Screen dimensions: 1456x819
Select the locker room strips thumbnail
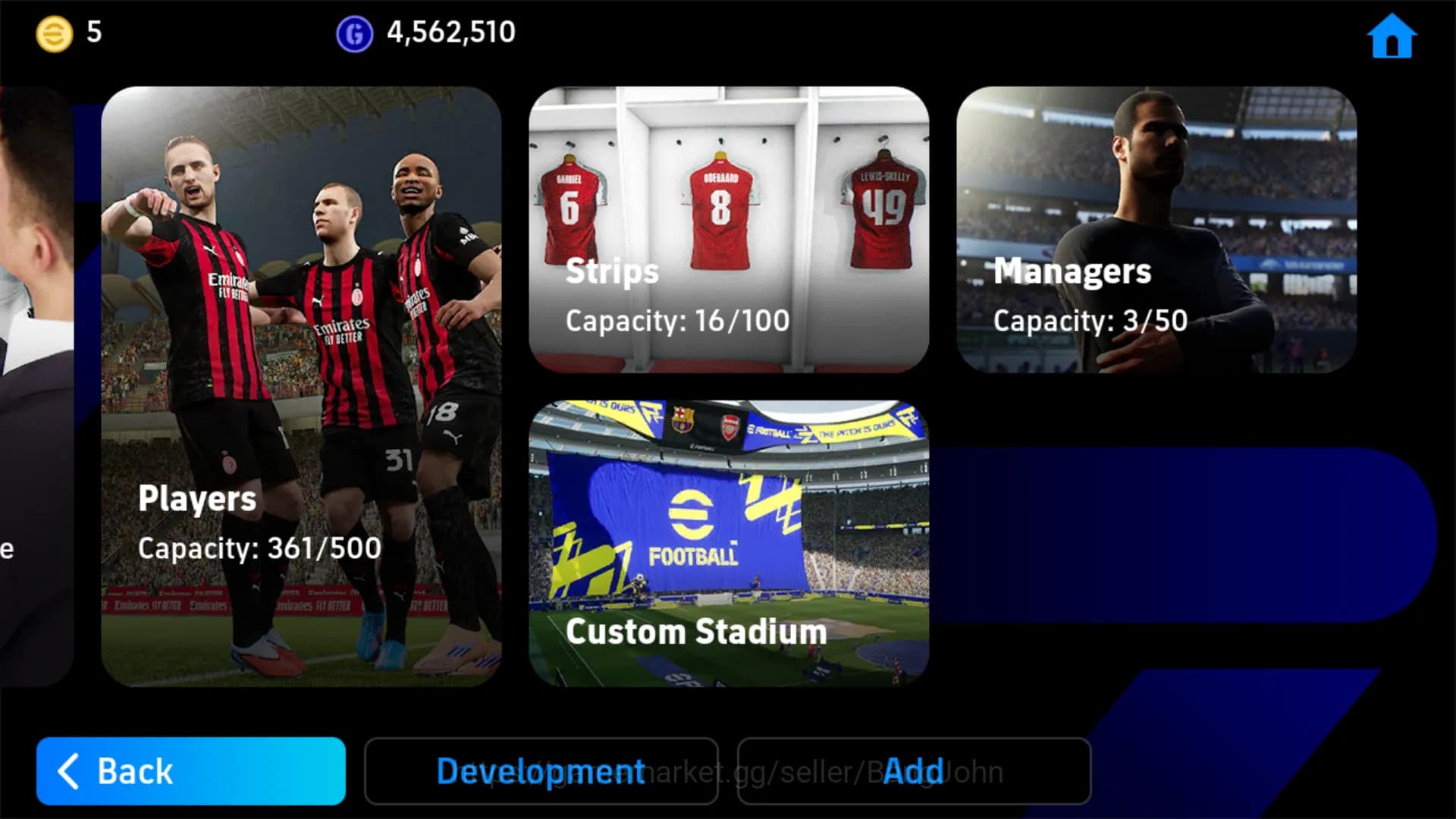point(728,190)
